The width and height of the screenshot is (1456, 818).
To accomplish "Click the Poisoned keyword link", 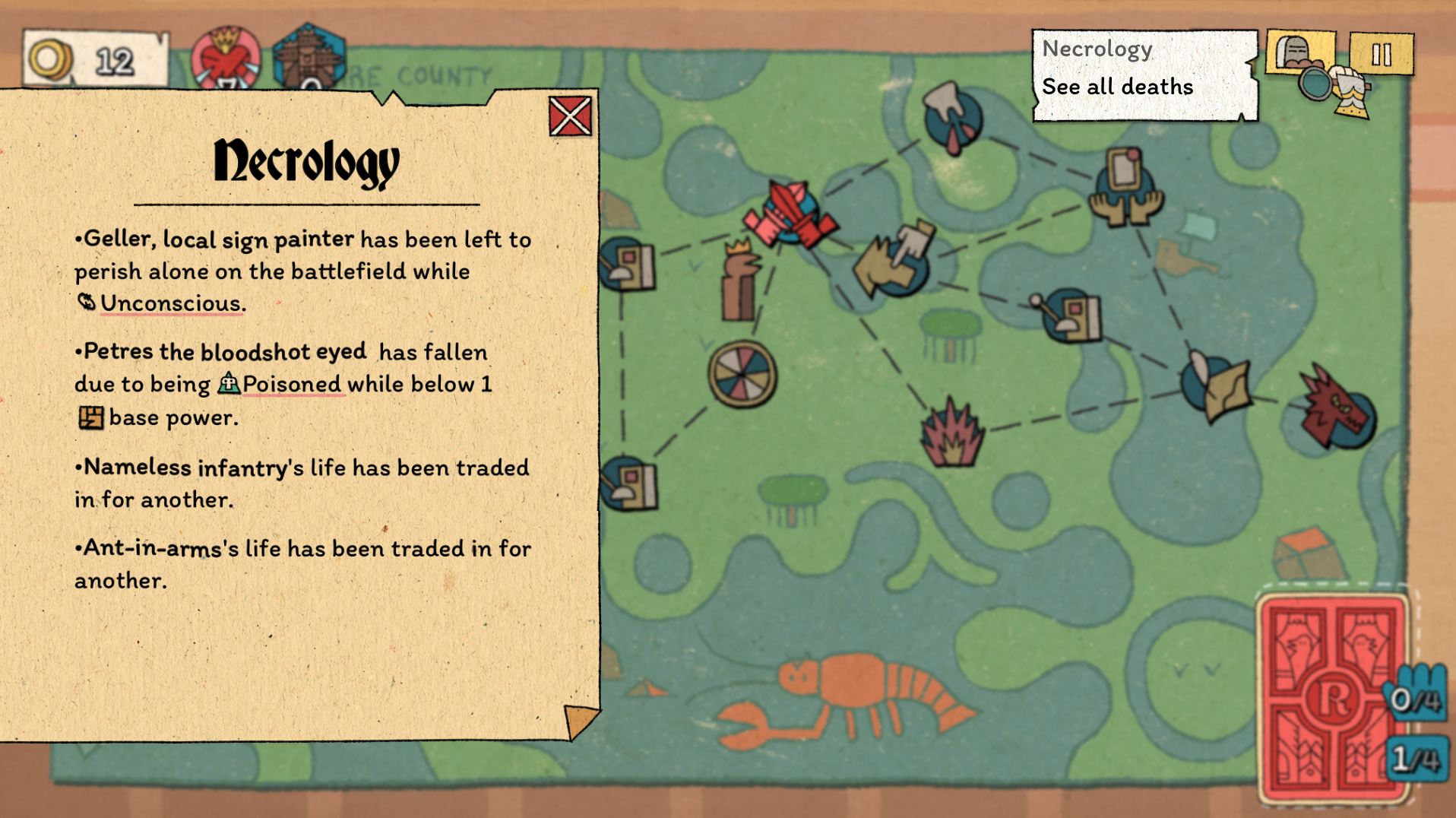I will [x=291, y=384].
